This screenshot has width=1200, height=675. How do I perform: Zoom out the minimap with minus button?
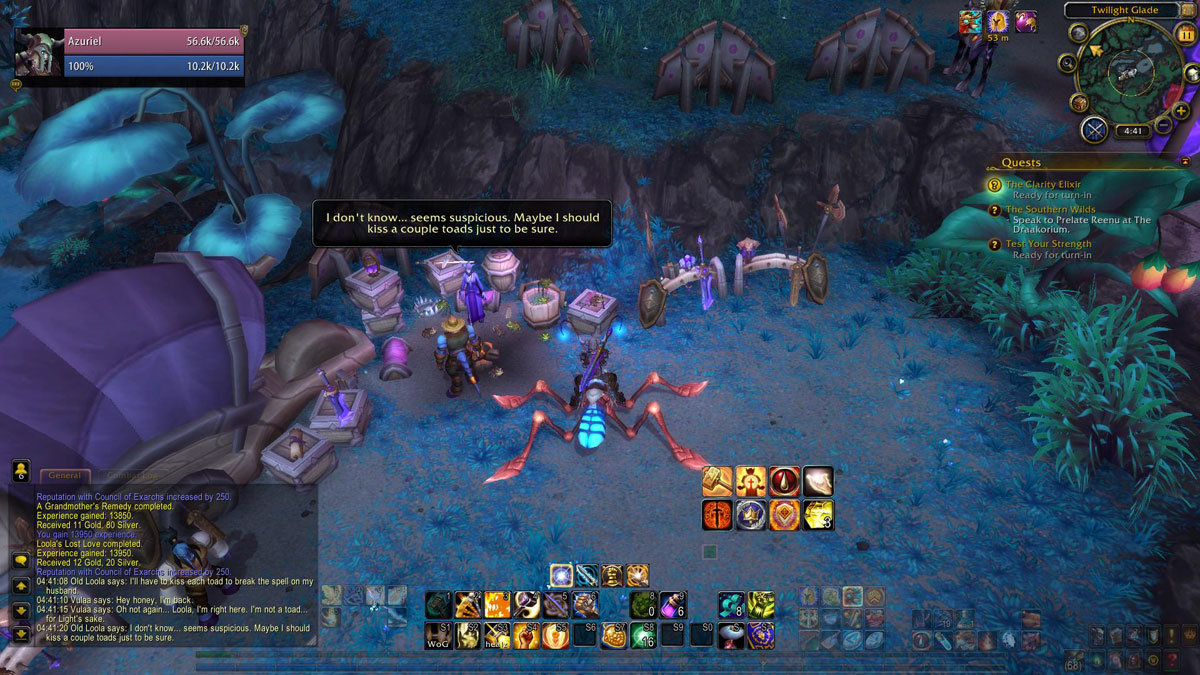click(x=1163, y=127)
